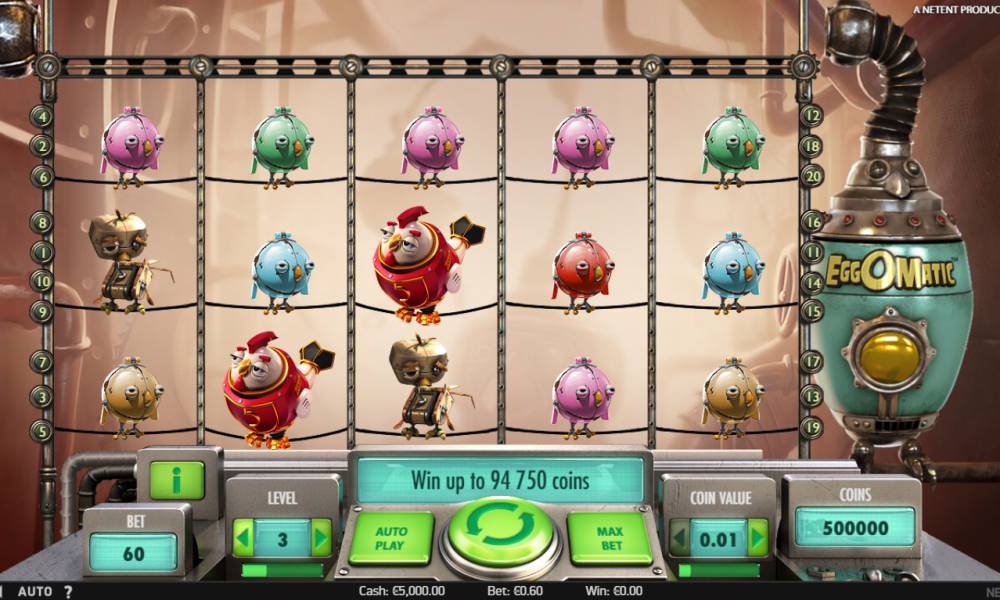Lower the coin value
Viewport: 1000px width, 600px height.
pos(680,538)
